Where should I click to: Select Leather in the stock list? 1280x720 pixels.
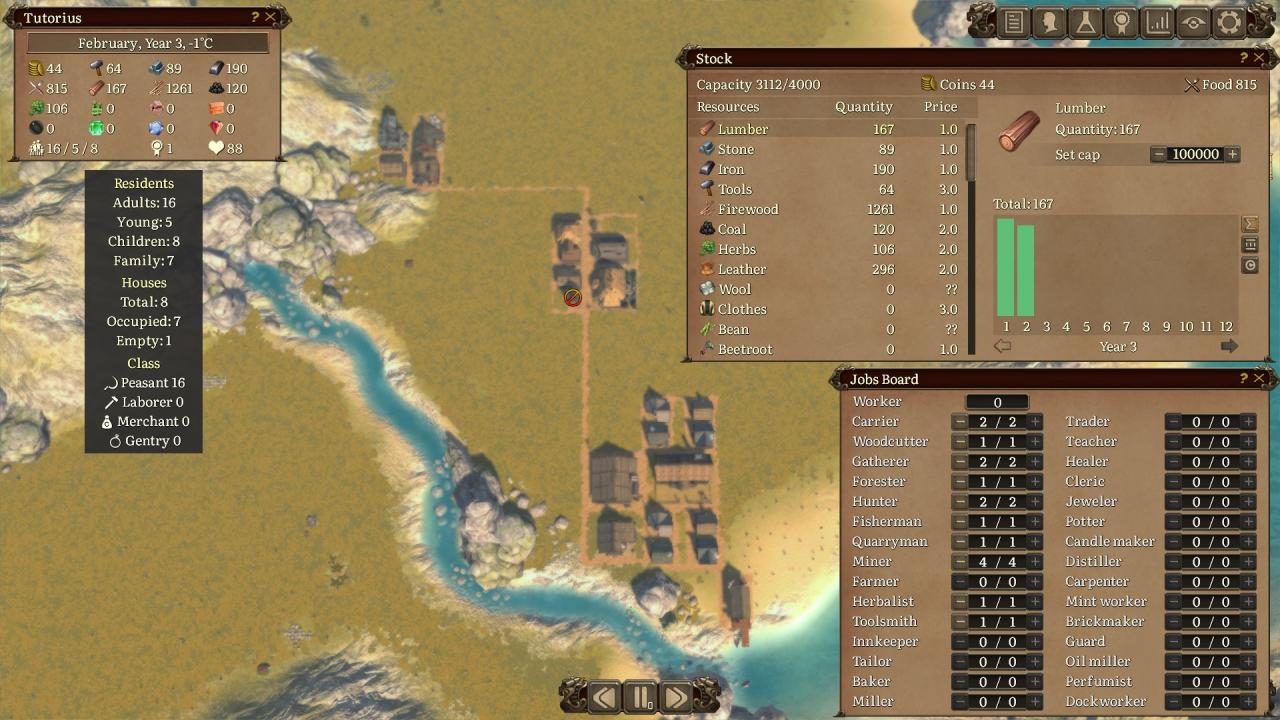[741, 269]
